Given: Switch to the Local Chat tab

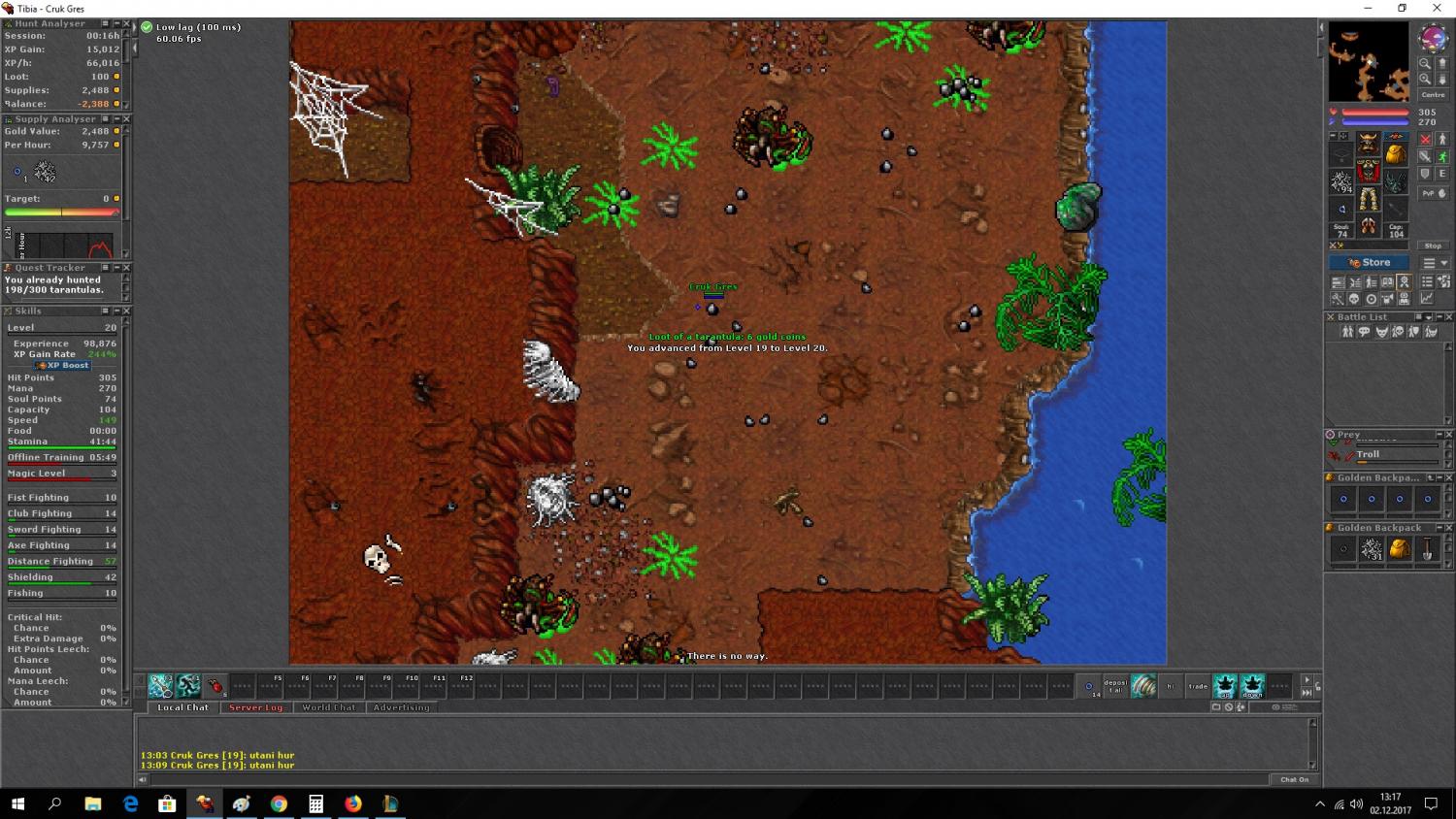Looking at the screenshot, I should tap(182, 707).
